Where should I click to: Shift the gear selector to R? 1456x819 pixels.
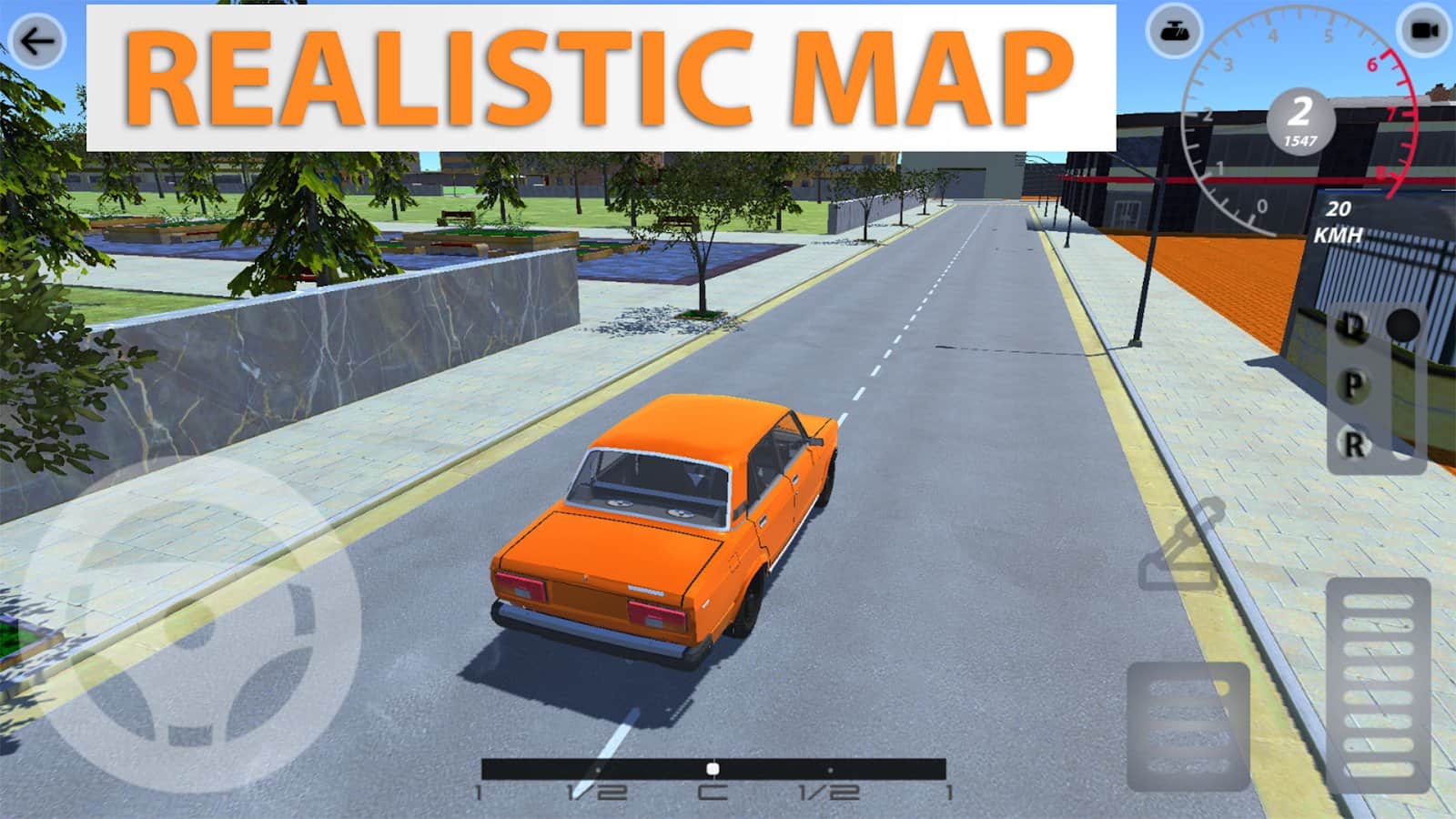pyautogui.click(x=1353, y=445)
